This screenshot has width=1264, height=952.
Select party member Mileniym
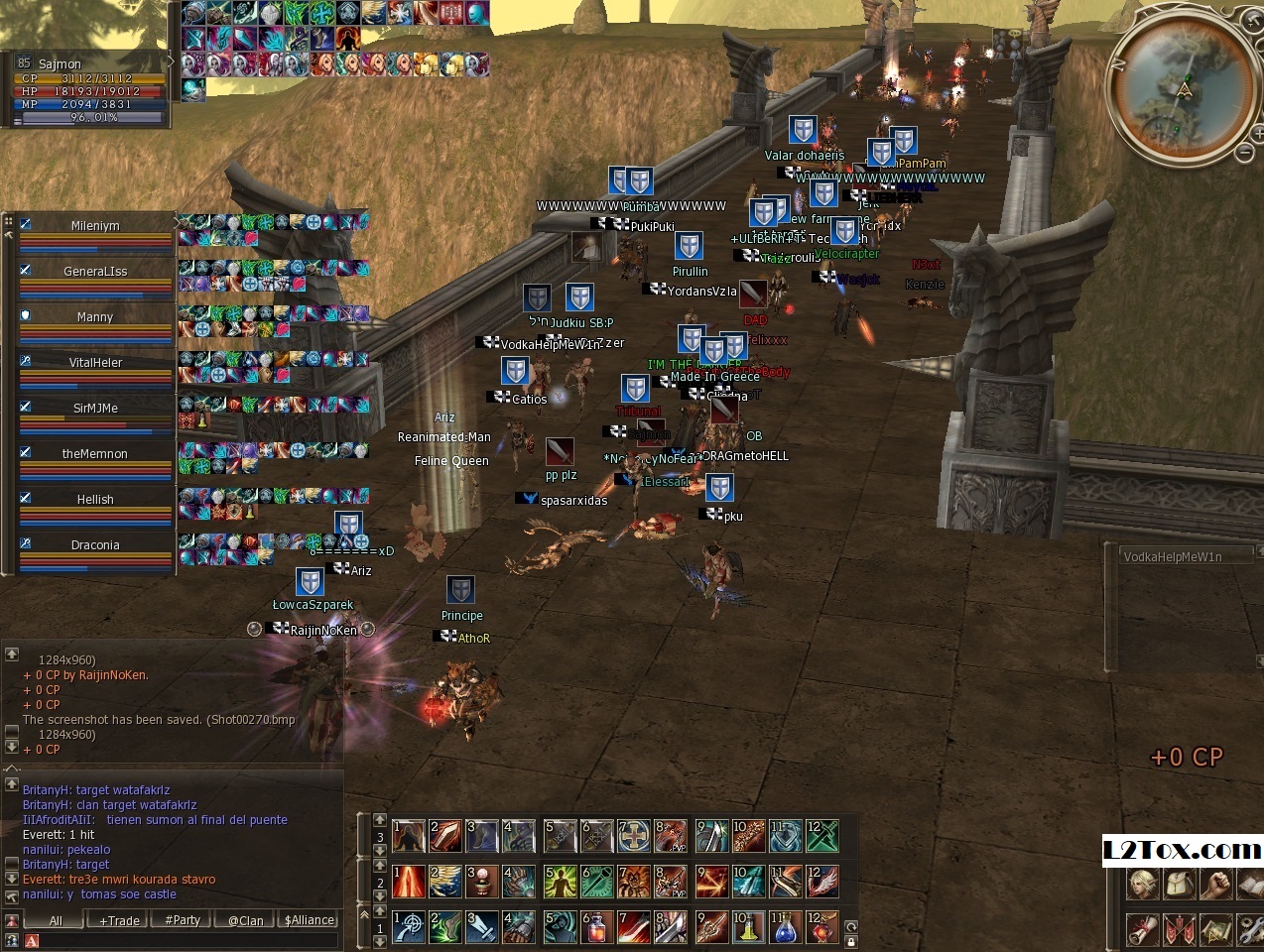95,226
